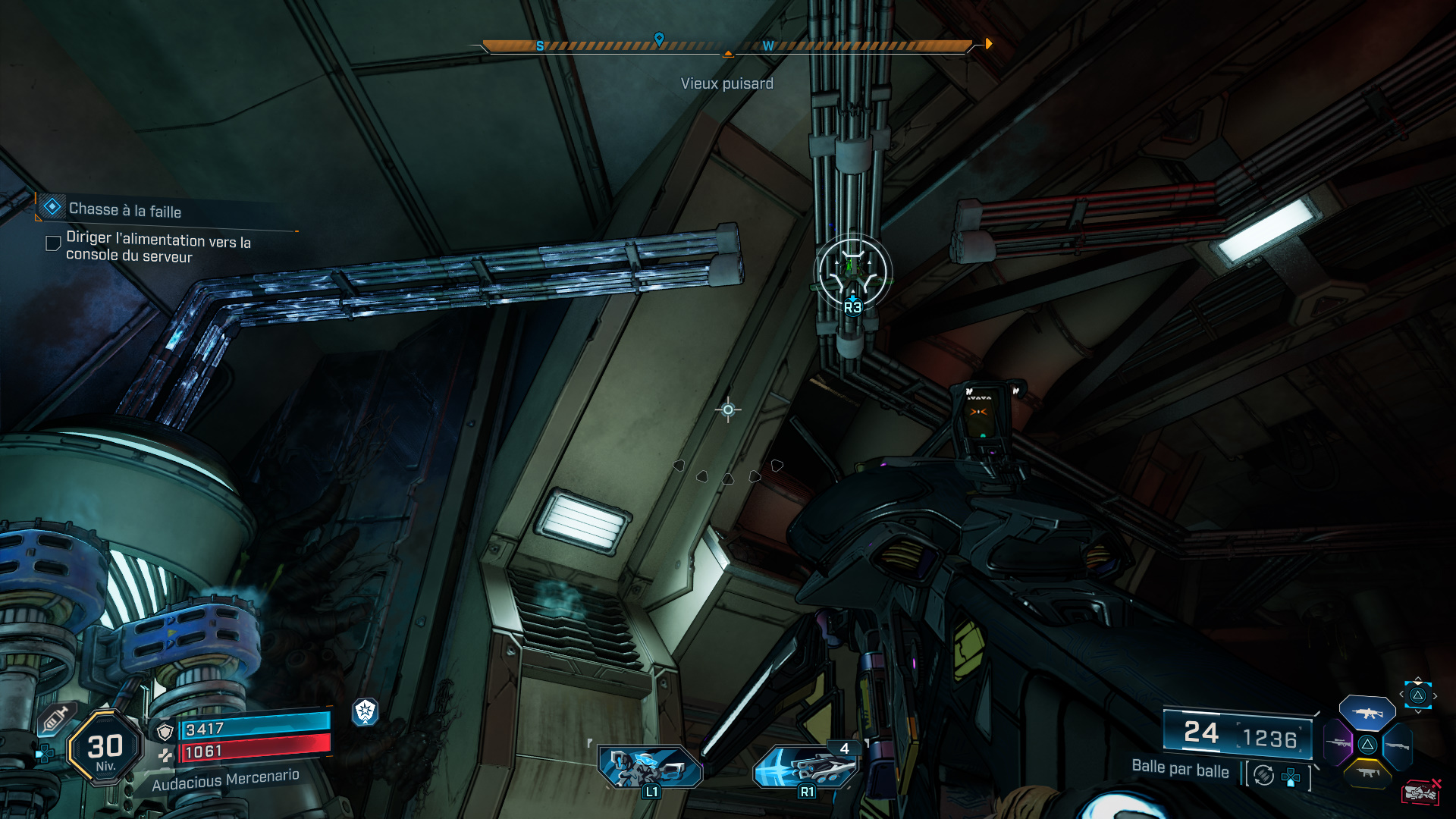Click the level 30 character badge
1456x819 pixels.
(105, 748)
